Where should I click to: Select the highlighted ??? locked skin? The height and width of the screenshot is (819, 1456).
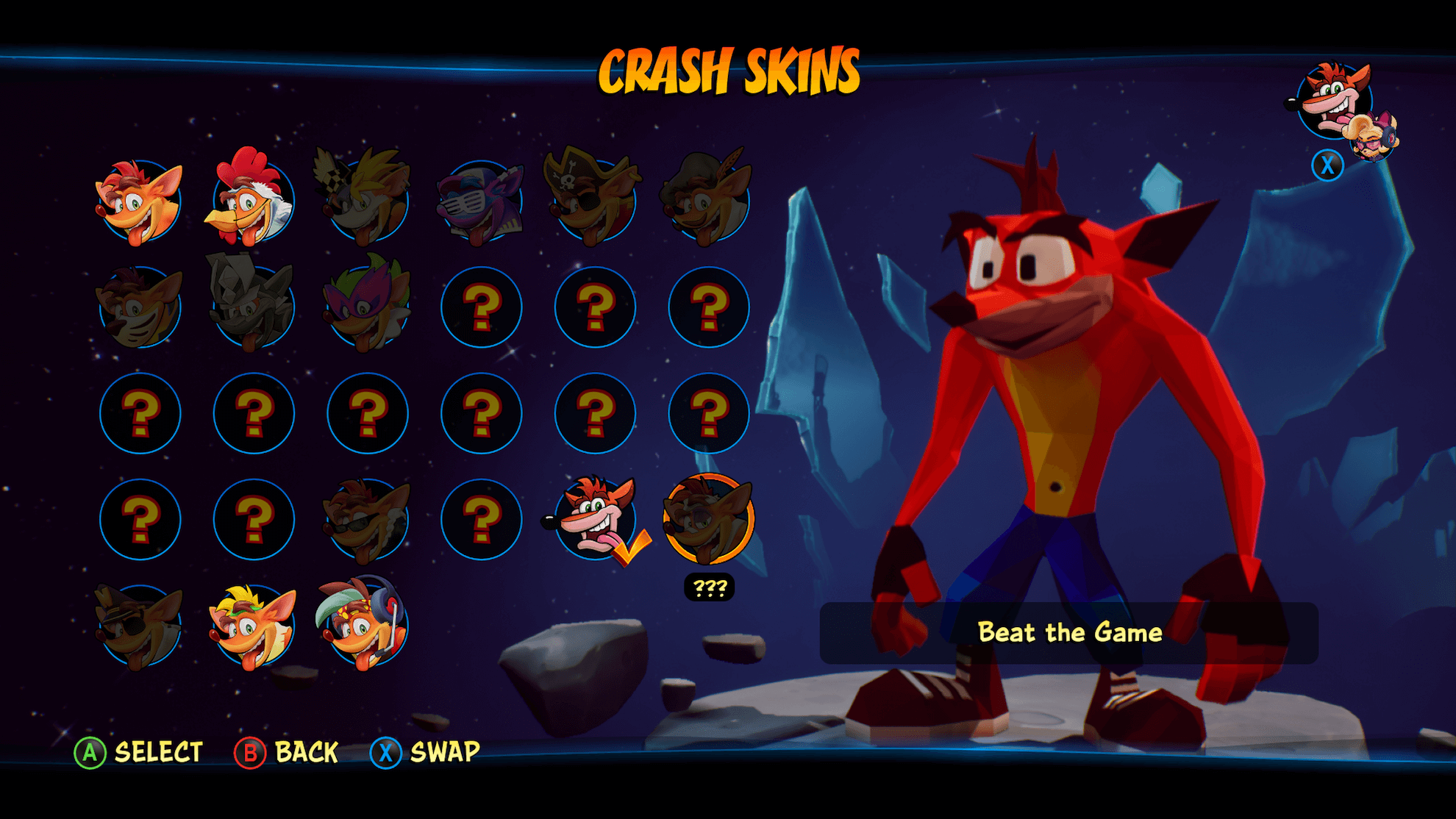pos(708,520)
